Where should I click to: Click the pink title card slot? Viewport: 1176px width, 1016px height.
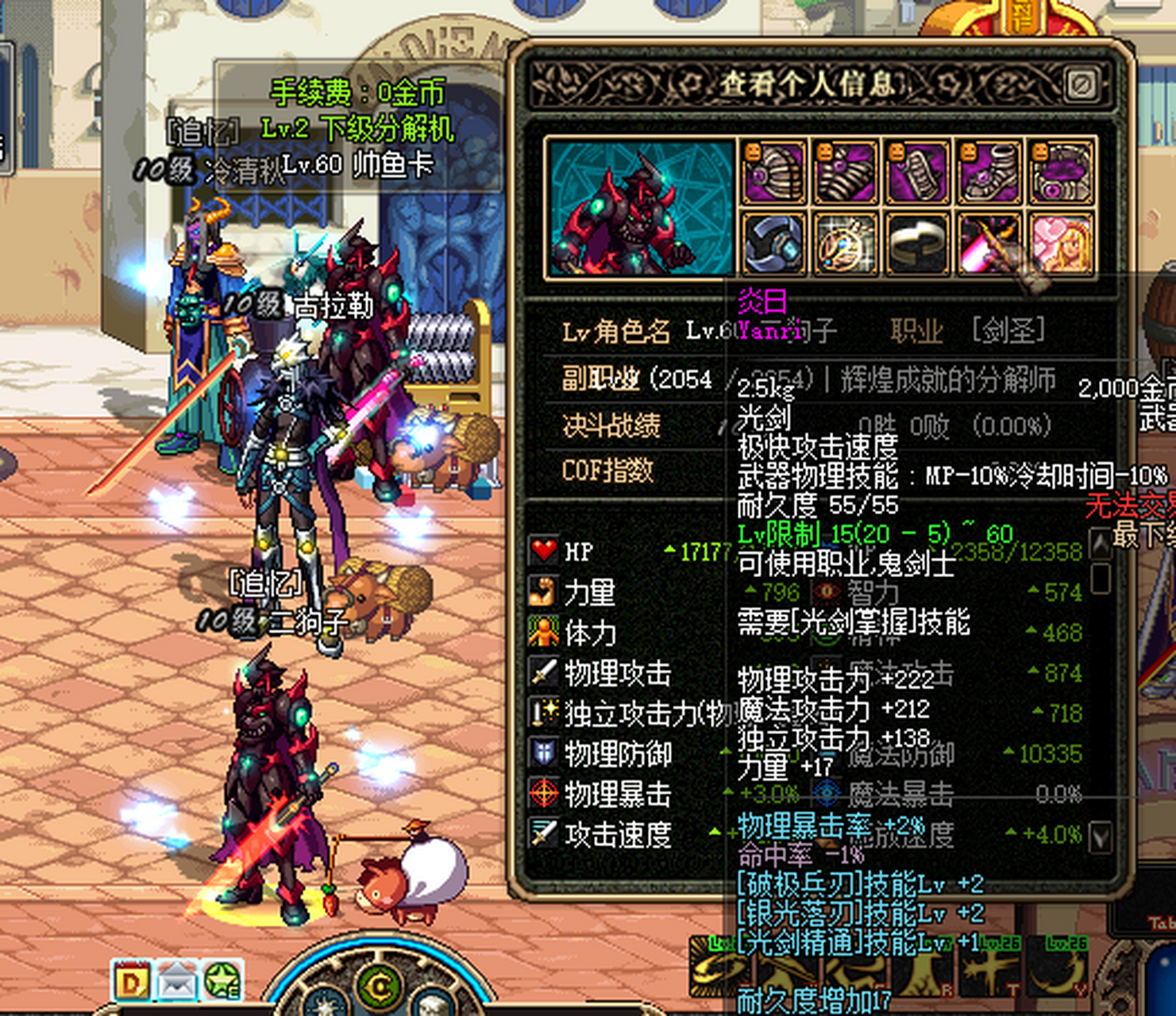click(1061, 245)
